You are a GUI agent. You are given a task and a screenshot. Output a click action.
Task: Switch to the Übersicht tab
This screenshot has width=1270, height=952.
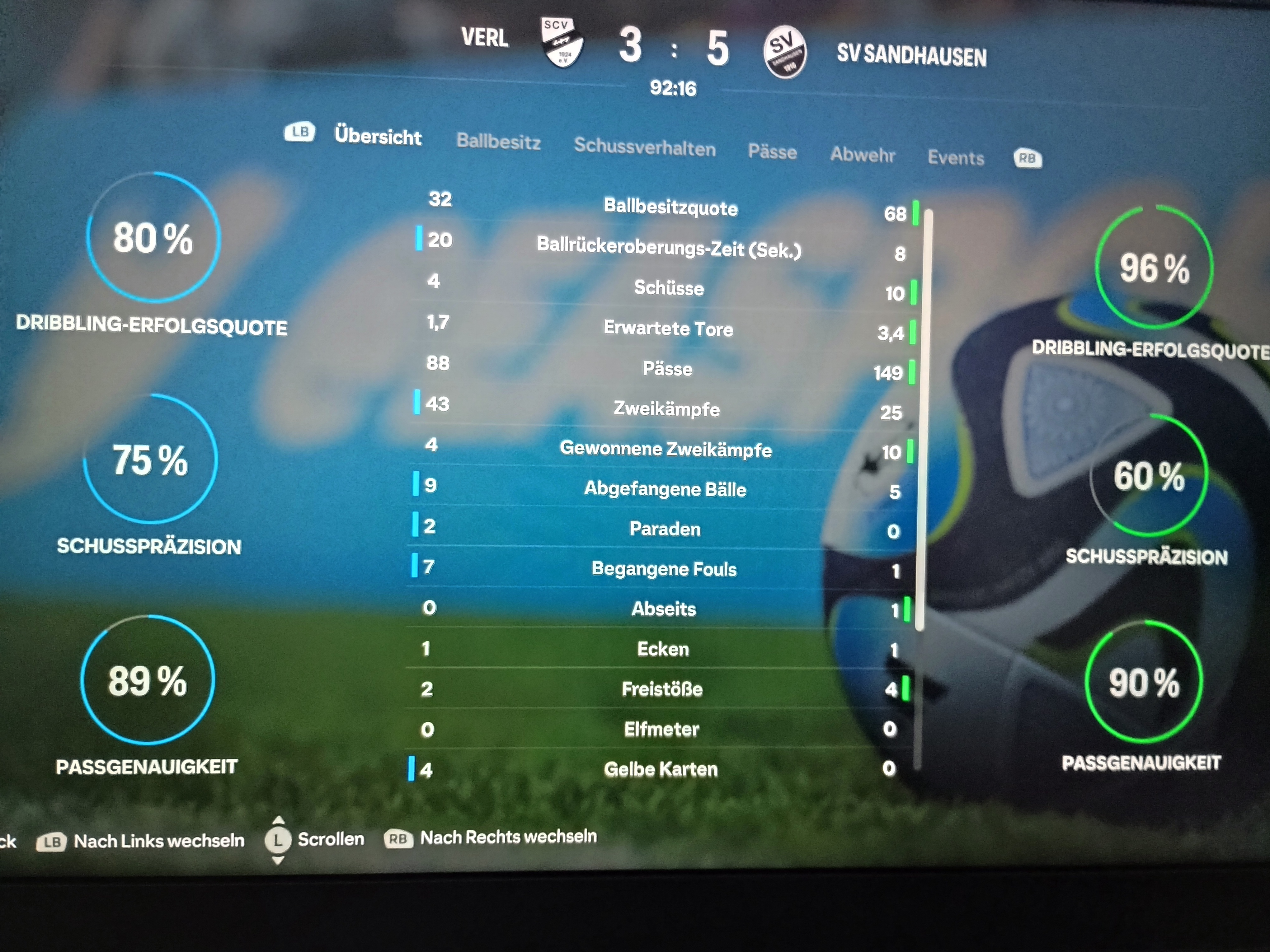(x=378, y=136)
